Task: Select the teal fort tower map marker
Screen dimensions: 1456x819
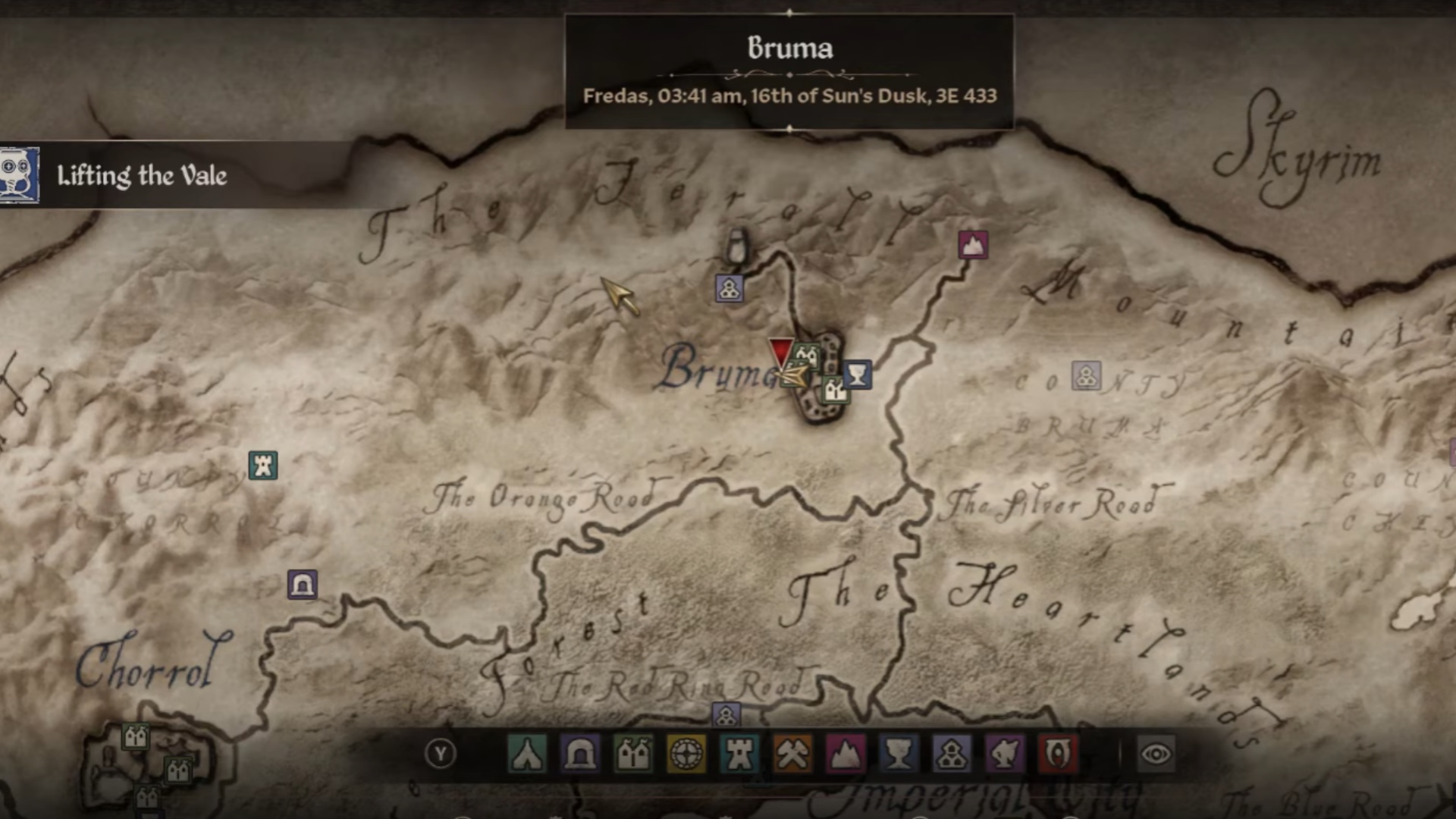Action: click(x=263, y=465)
